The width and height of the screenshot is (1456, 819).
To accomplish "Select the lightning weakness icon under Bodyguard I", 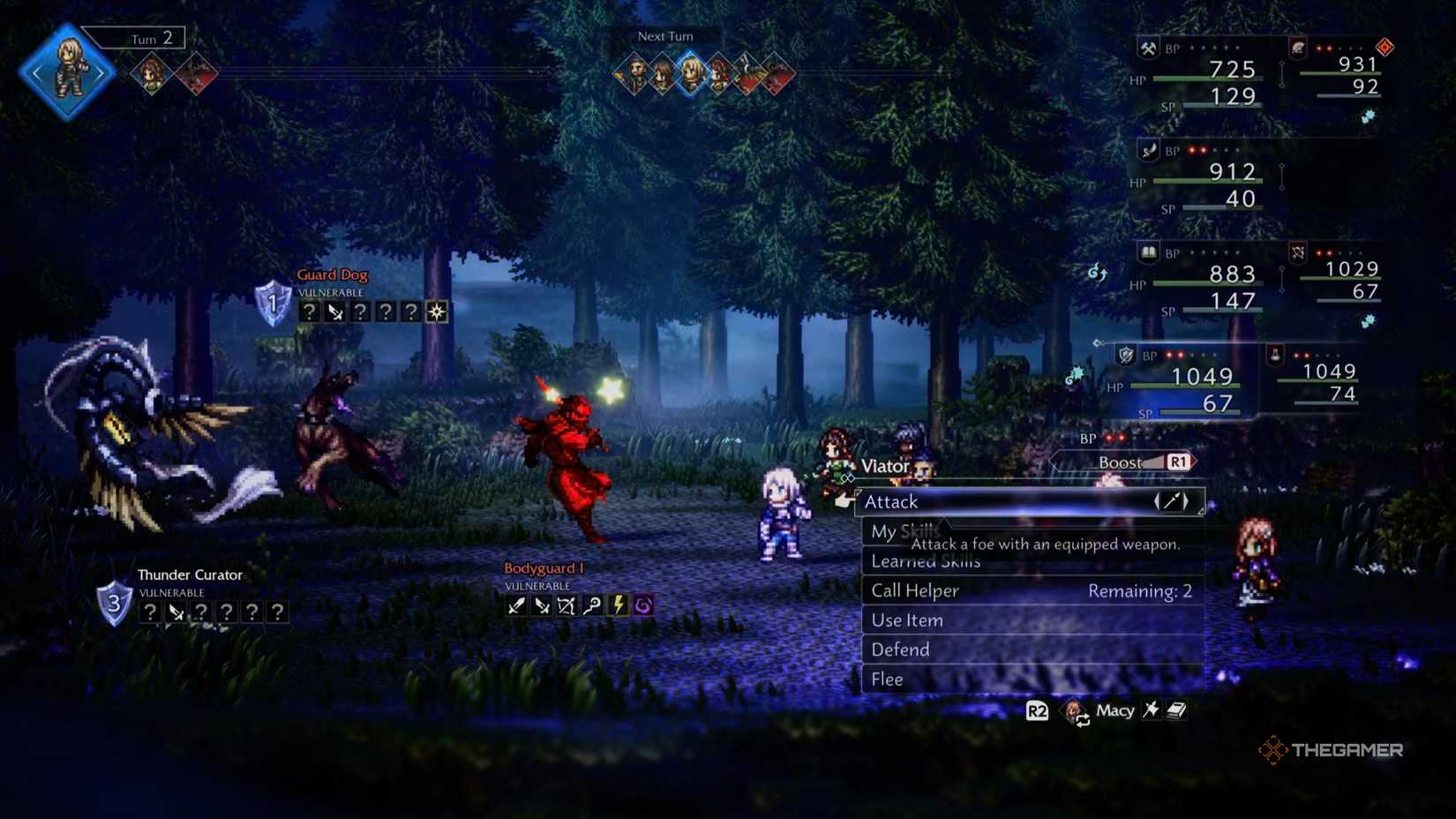I will click(618, 605).
